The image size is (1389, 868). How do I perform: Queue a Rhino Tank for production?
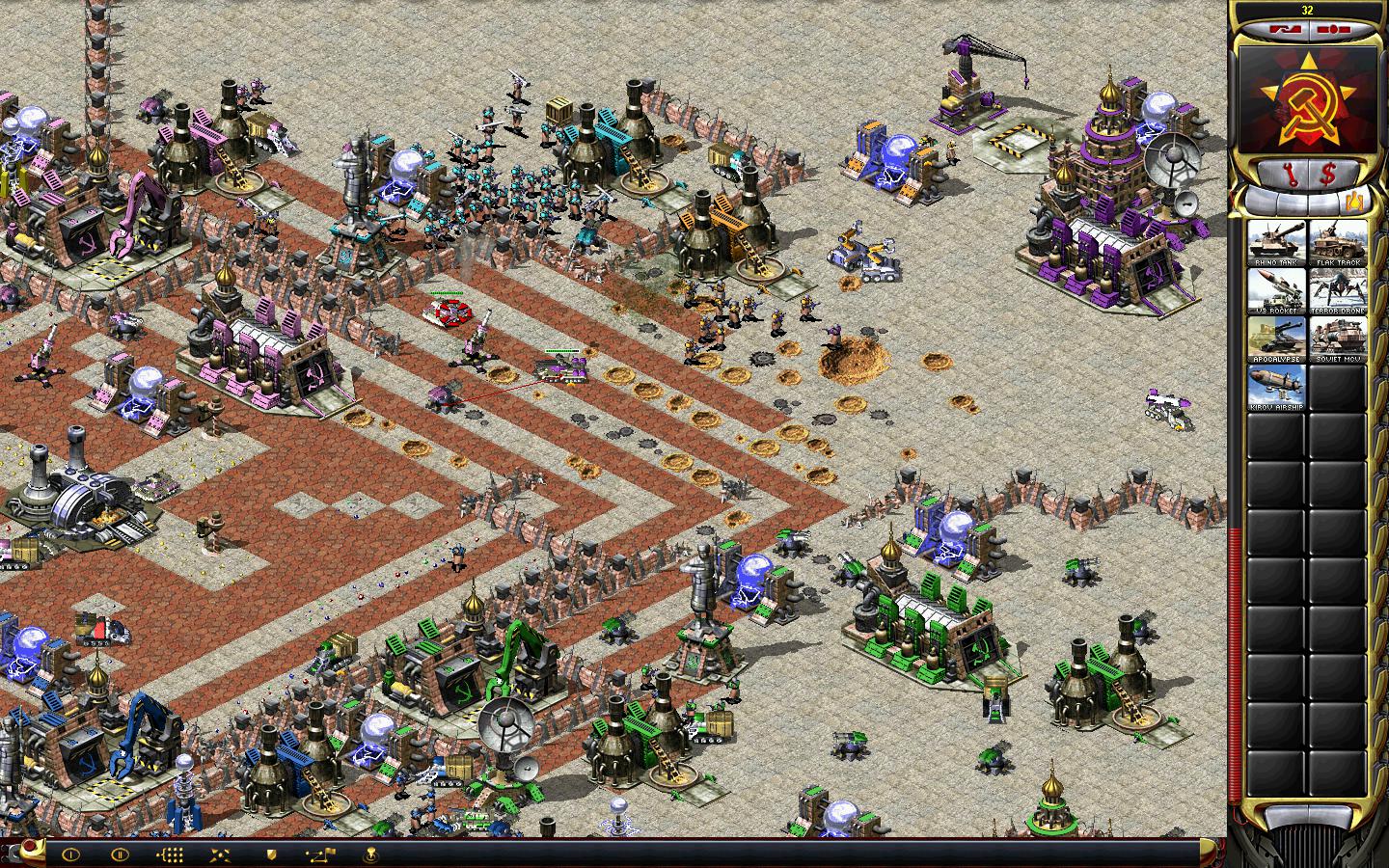pos(1276,242)
